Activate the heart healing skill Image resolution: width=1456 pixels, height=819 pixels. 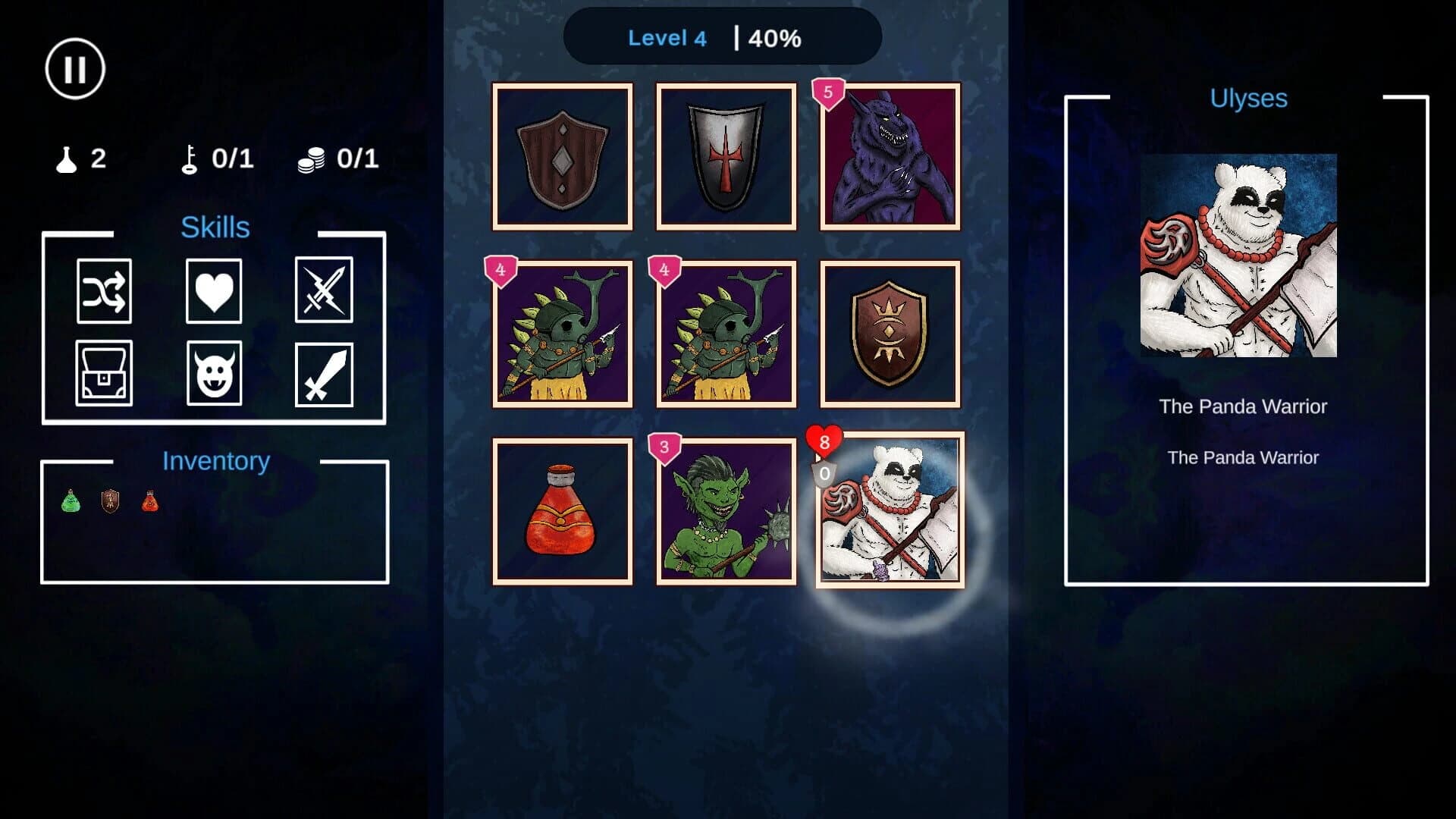(x=215, y=293)
